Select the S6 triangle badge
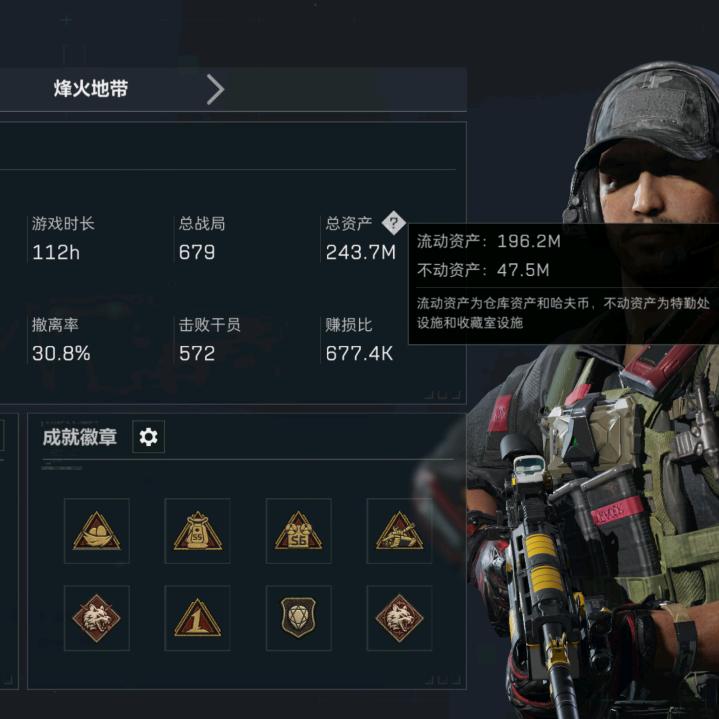Screen dimensions: 719x719 (x=298, y=531)
